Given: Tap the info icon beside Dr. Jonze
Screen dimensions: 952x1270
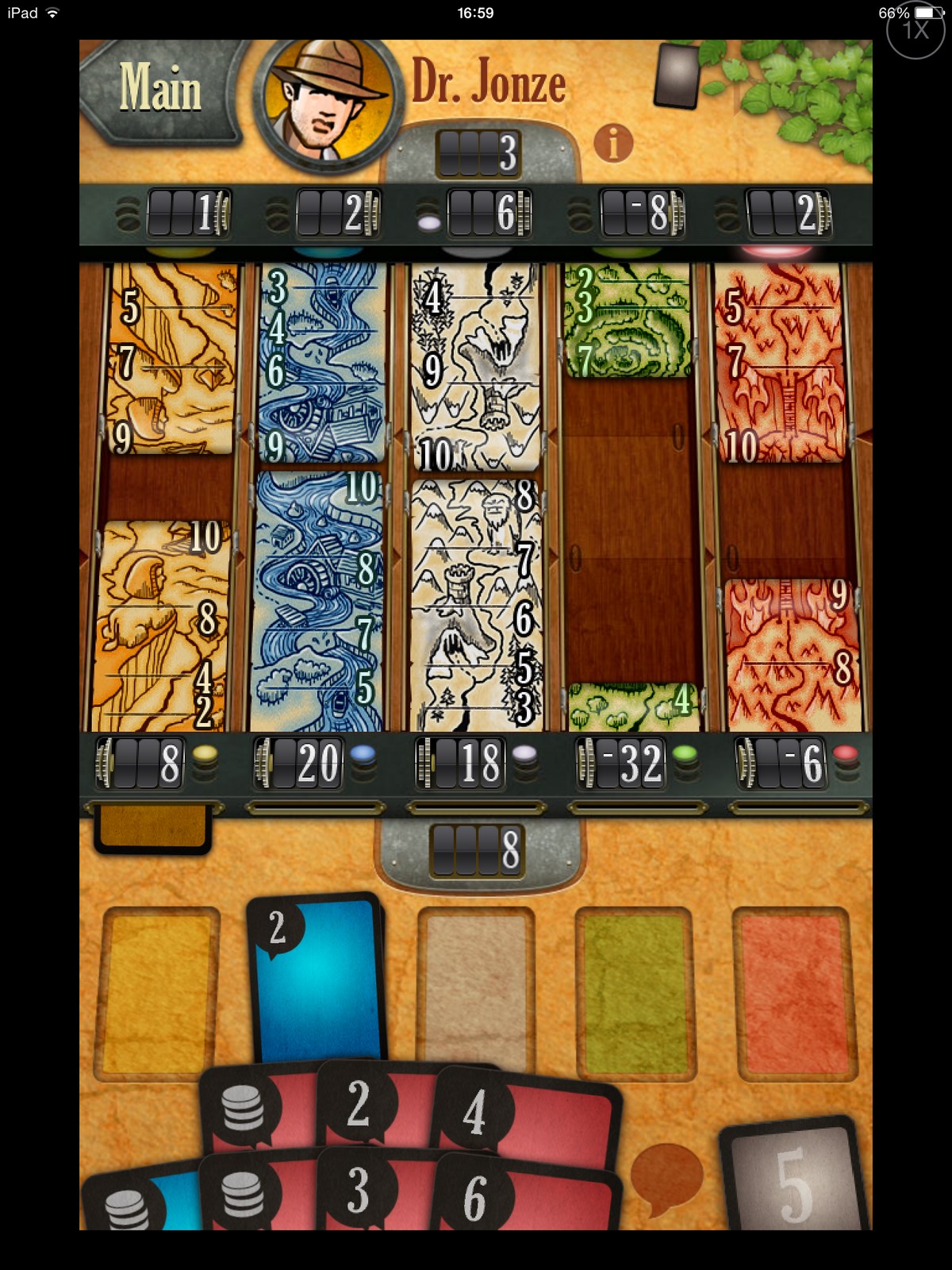Looking at the screenshot, I should click(613, 144).
